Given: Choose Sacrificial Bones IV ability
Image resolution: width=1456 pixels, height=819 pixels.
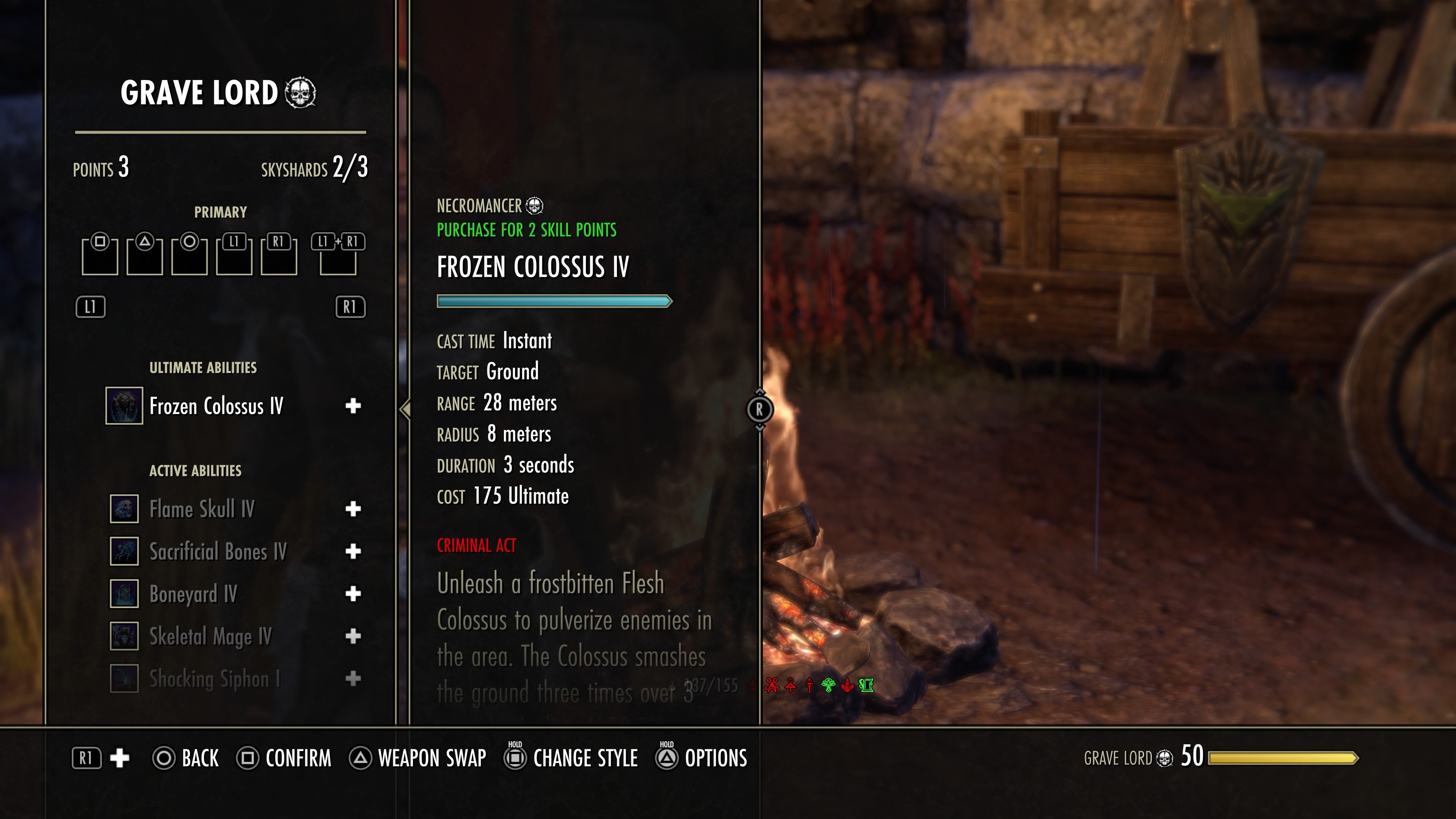Looking at the screenshot, I should coord(218,552).
